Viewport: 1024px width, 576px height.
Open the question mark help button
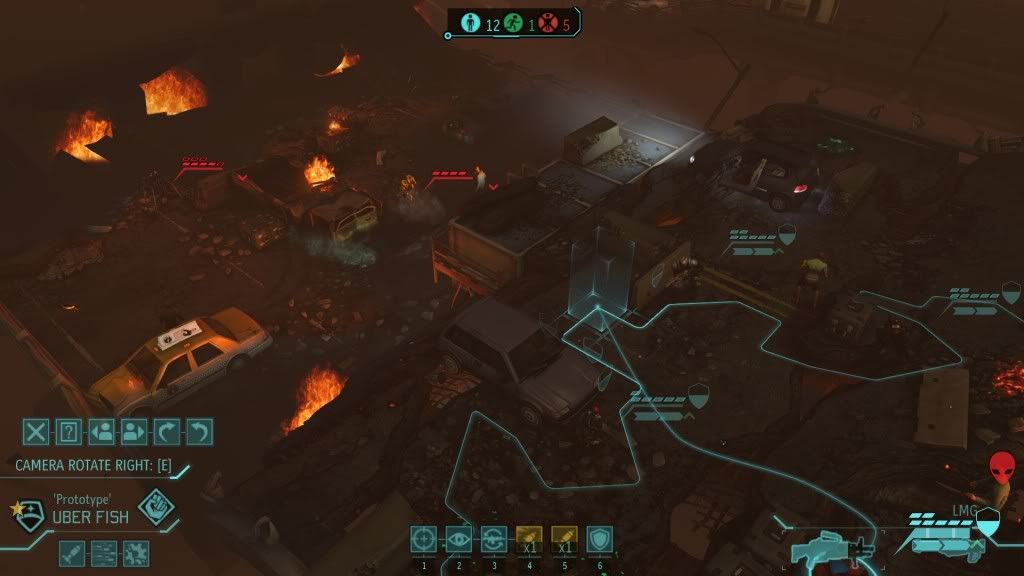68,432
